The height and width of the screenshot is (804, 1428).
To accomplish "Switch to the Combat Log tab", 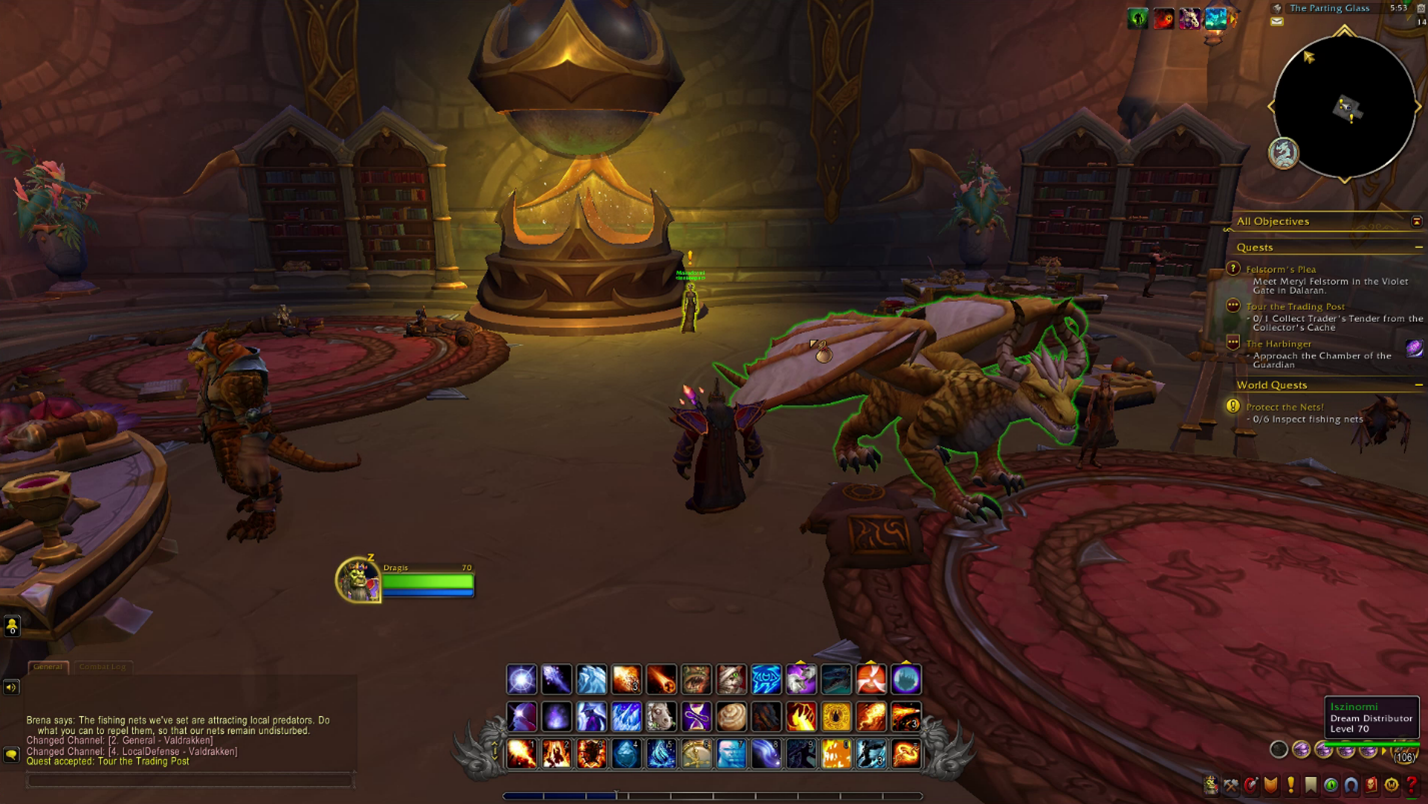I will (x=100, y=666).
